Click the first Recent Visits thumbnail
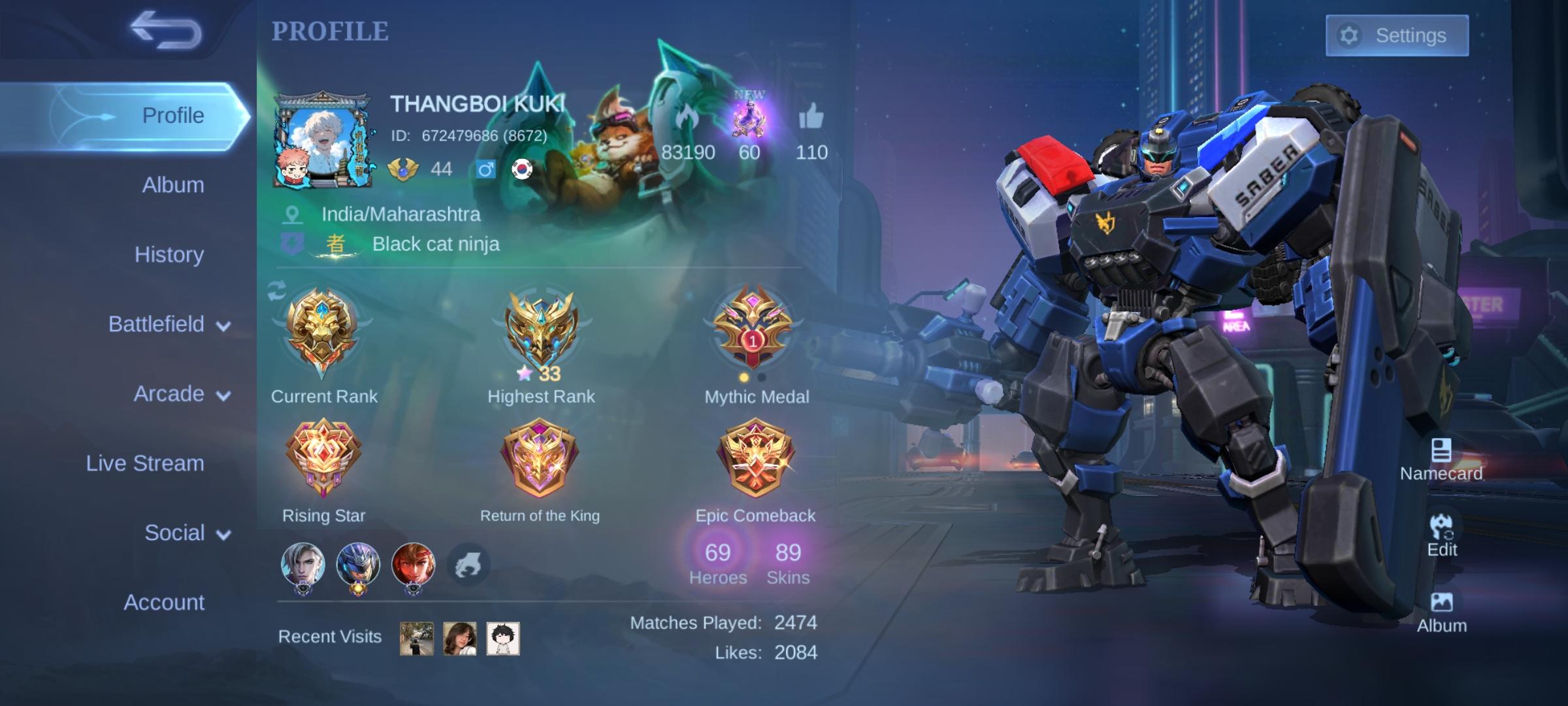Screen dimensions: 1568x706 416,638
